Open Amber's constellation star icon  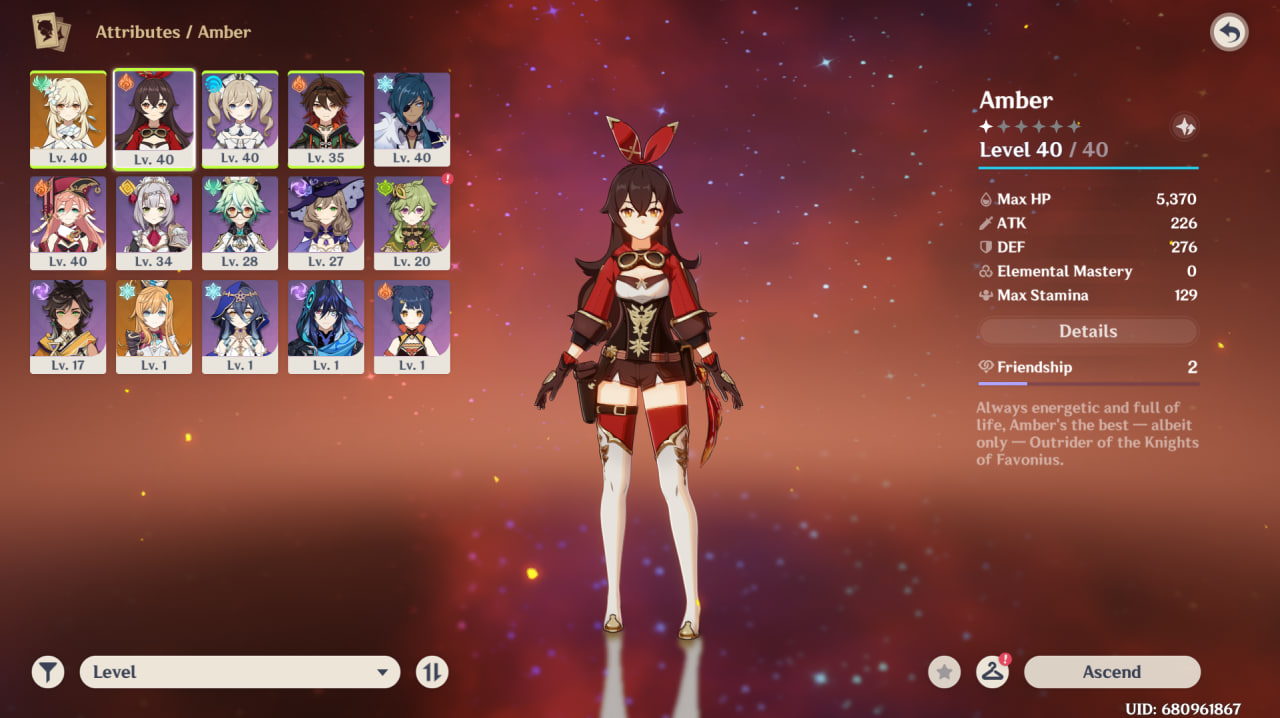[1184, 127]
